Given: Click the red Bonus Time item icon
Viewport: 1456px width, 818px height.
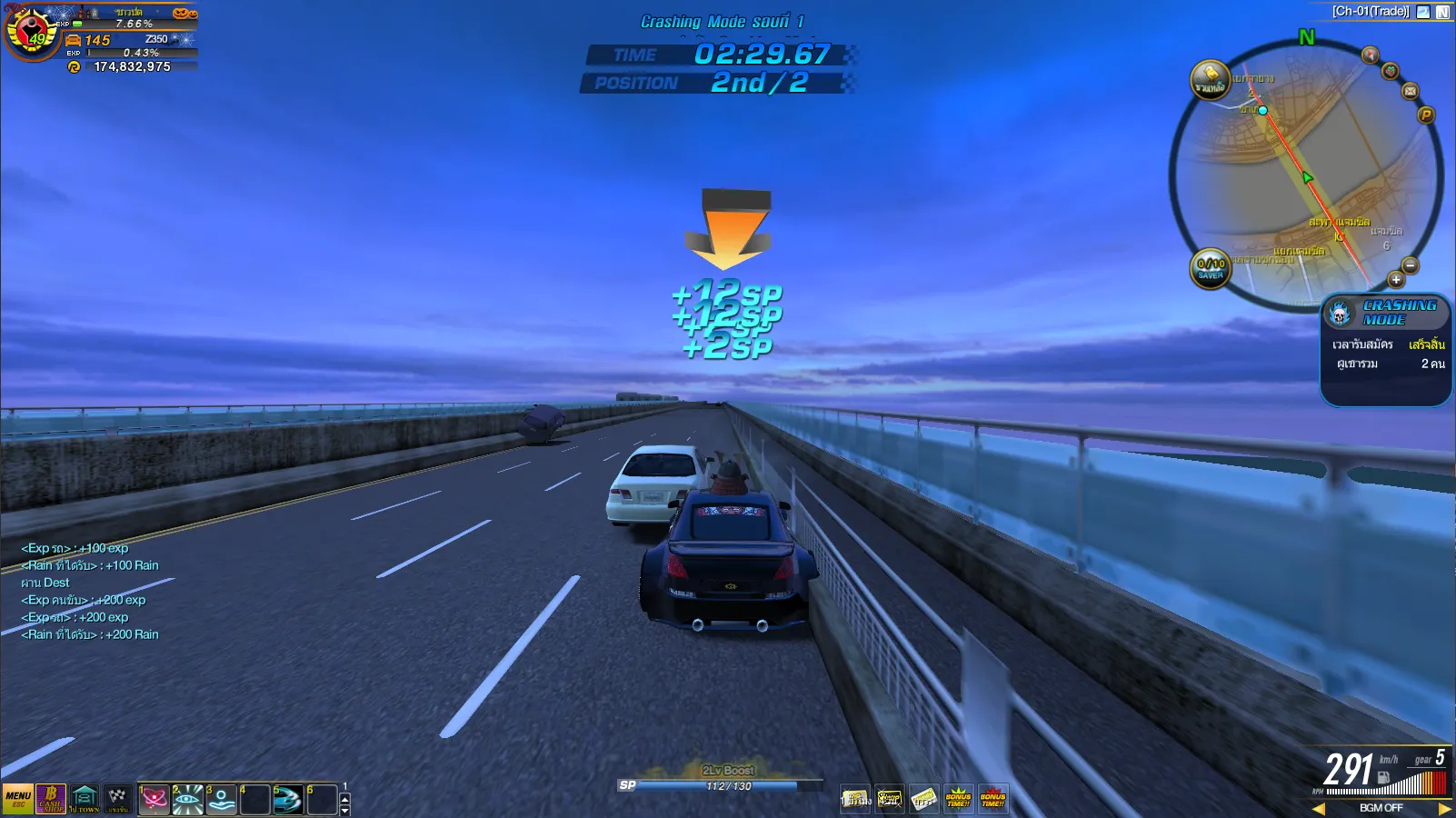Looking at the screenshot, I should (992, 799).
